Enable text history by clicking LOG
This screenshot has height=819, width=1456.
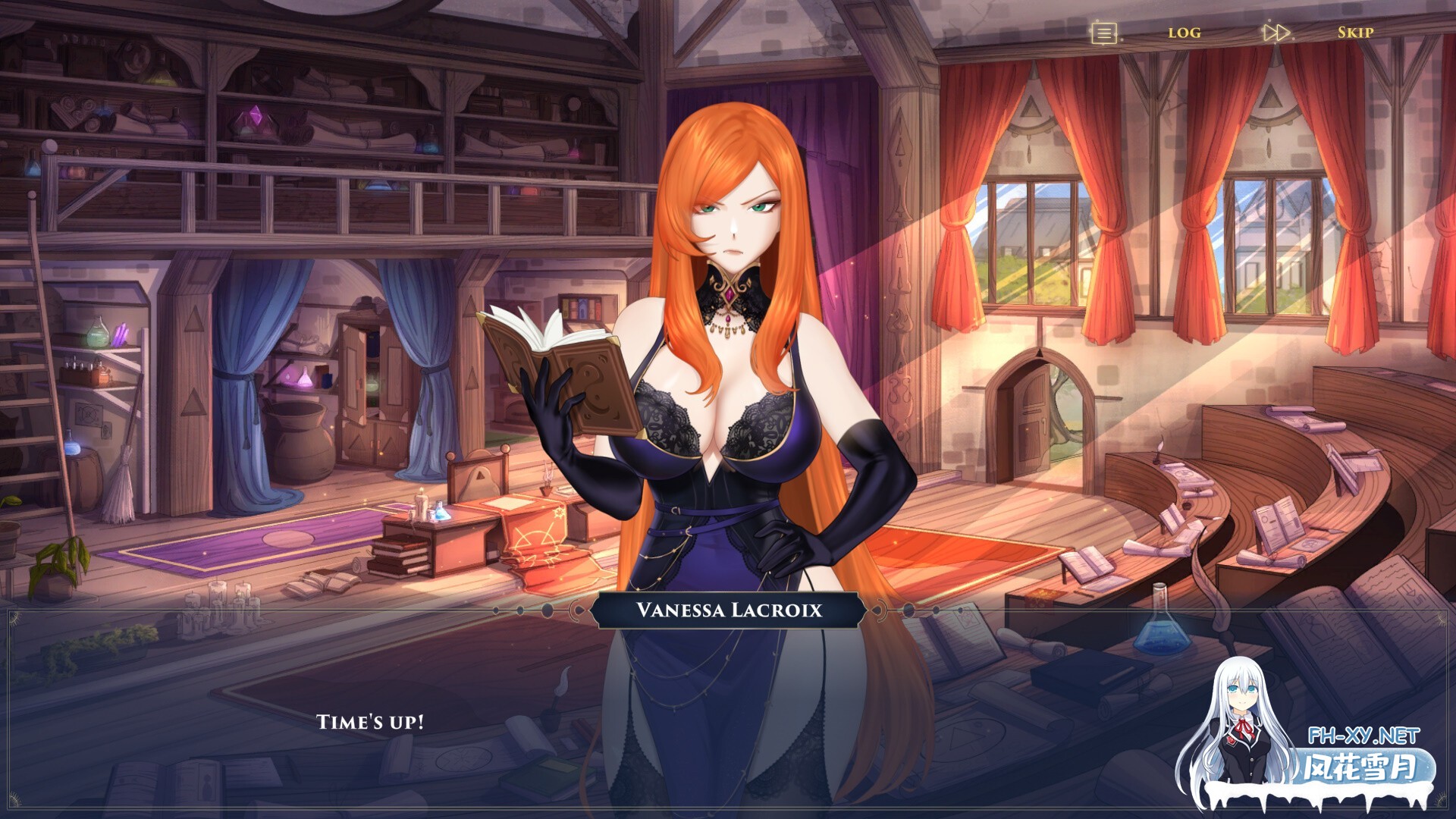1186,33
